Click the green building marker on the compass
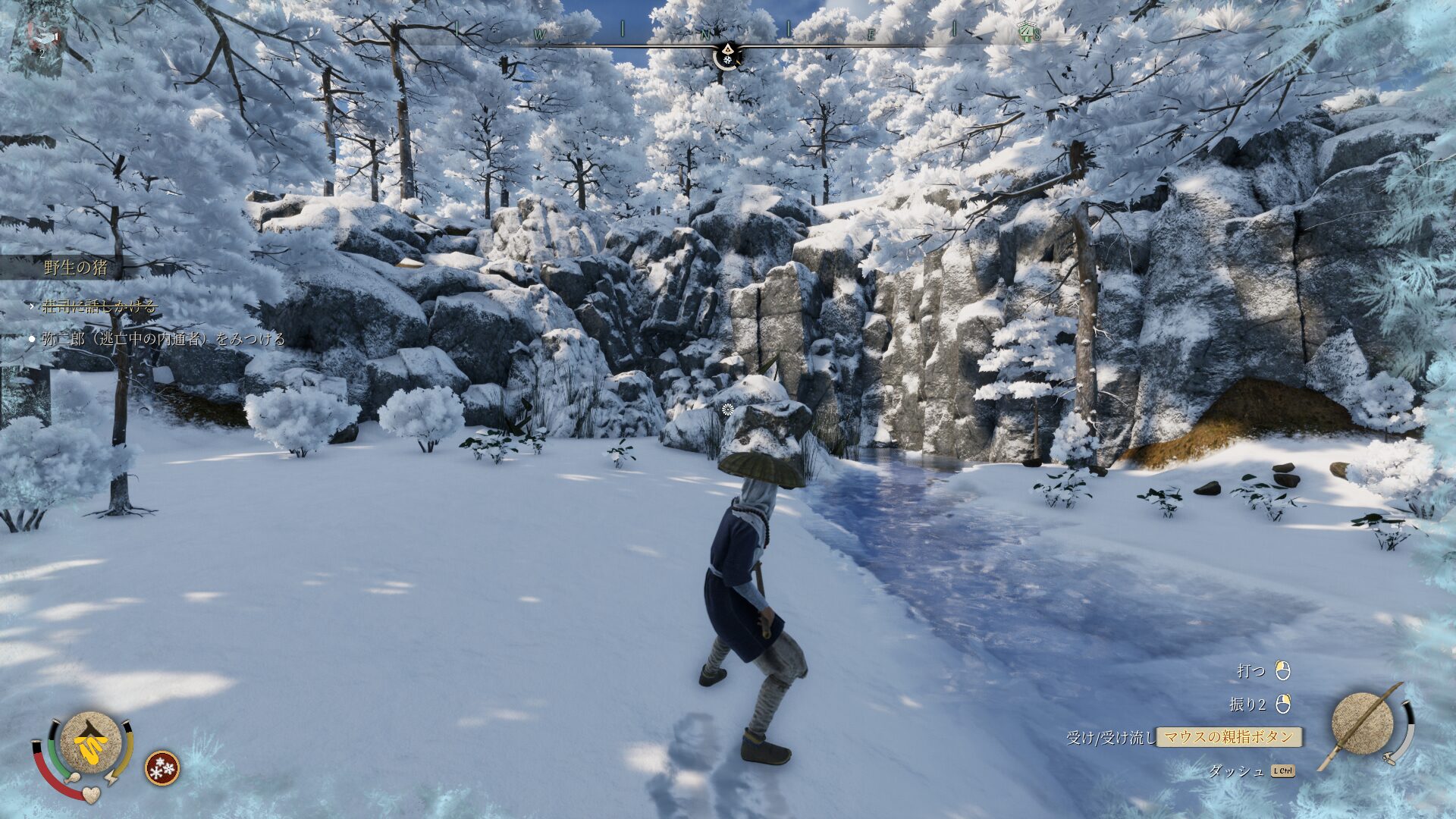Screen dimensions: 1456x819 (1026, 31)
